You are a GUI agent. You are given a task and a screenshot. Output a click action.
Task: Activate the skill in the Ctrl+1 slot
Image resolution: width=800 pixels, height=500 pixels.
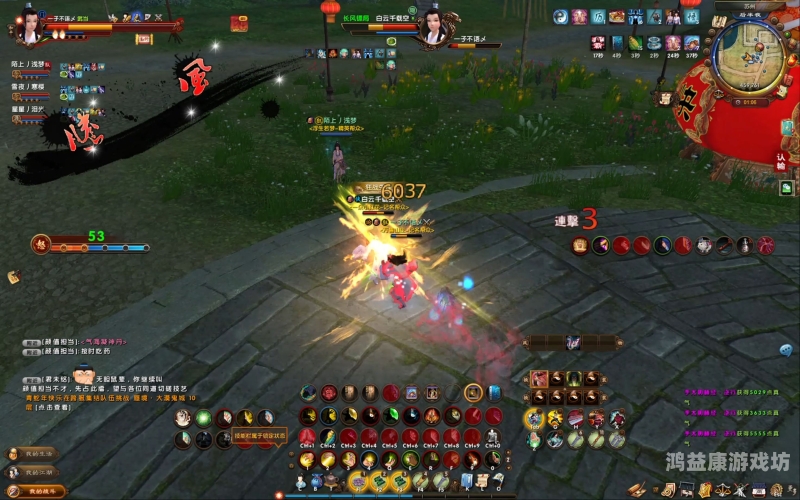307,436
